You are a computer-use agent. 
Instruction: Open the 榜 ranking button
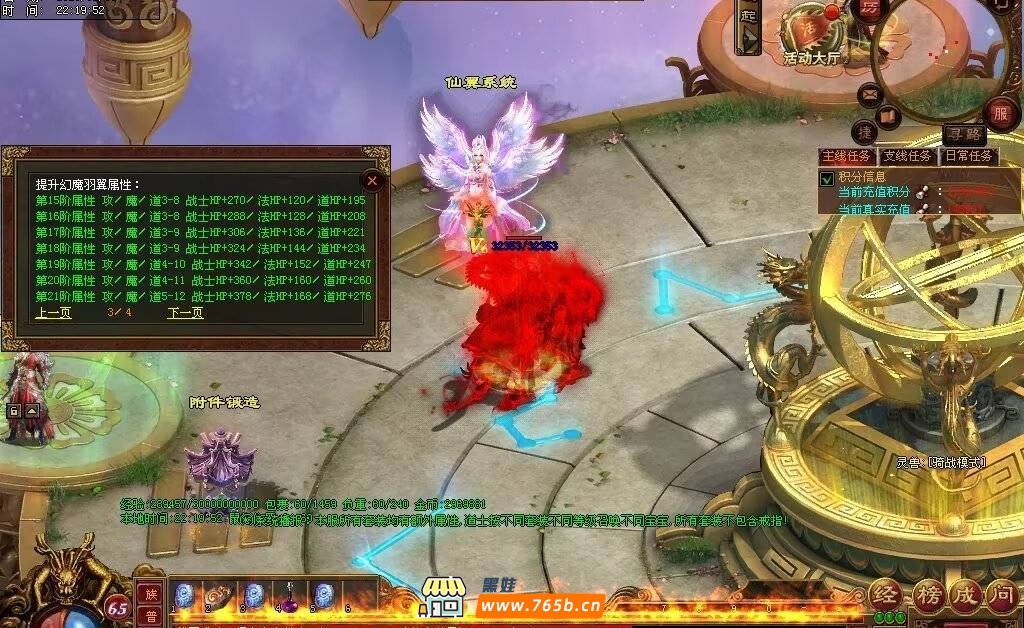point(928,596)
